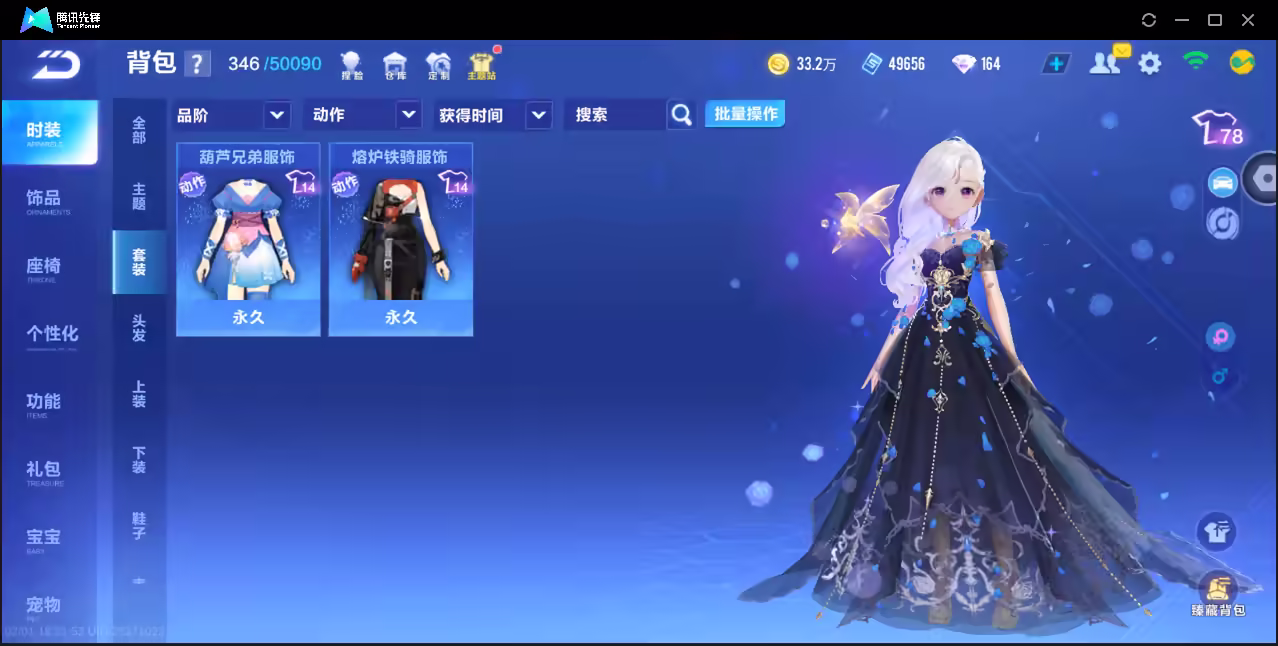The width and height of the screenshot is (1278, 646).
Task: Open the 座椅 category tab
Action: tap(44, 267)
